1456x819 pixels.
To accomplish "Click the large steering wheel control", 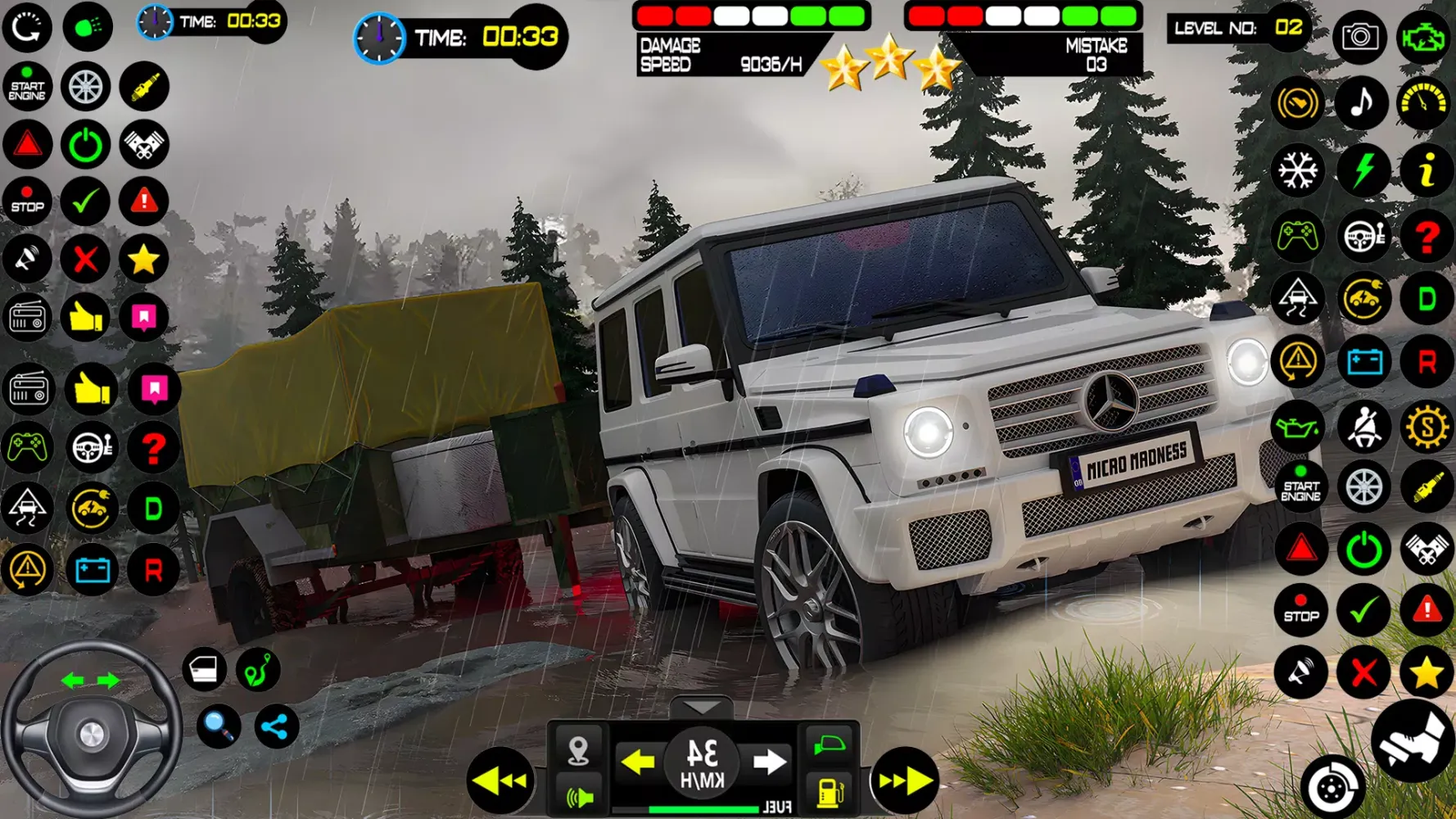I will [x=91, y=731].
